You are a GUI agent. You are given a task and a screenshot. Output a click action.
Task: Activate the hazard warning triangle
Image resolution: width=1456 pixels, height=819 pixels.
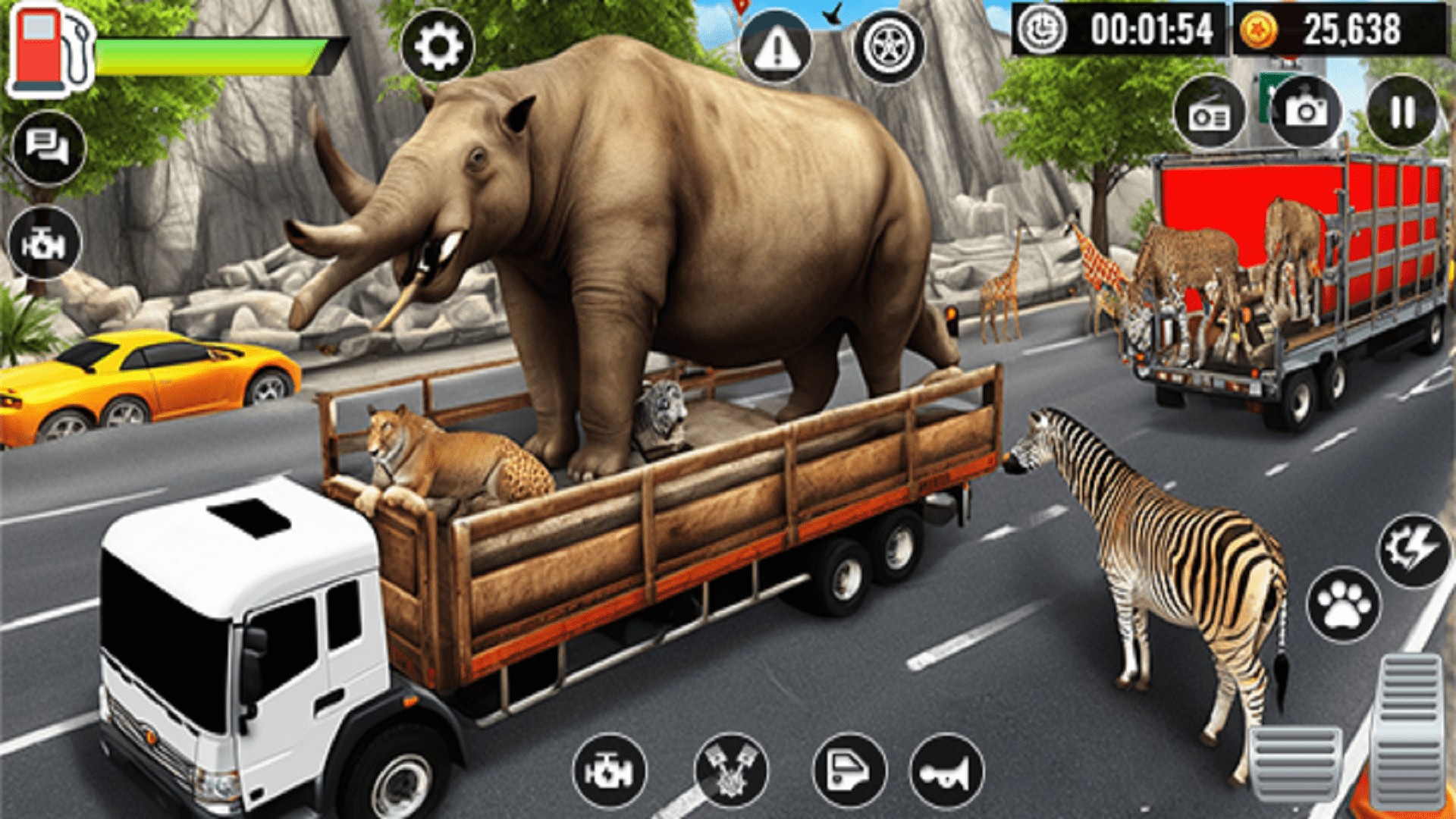[x=776, y=48]
